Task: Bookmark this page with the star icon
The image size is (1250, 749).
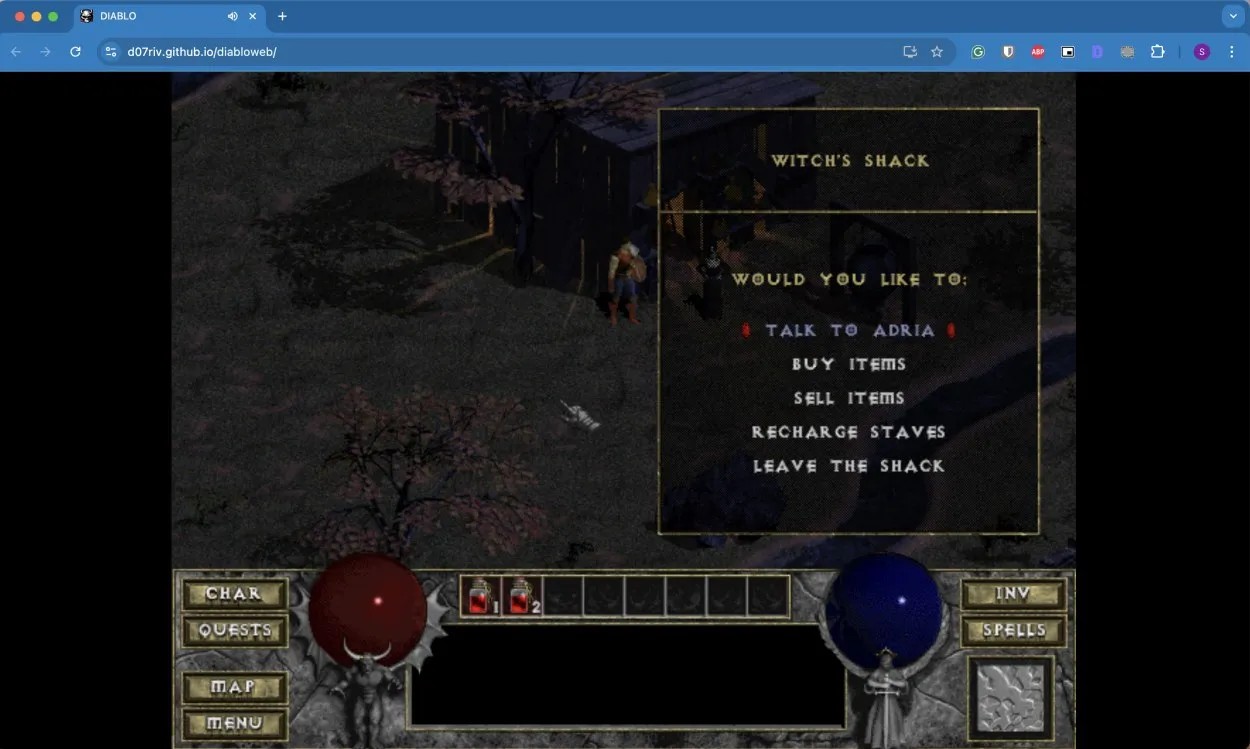Action: (x=937, y=52)
